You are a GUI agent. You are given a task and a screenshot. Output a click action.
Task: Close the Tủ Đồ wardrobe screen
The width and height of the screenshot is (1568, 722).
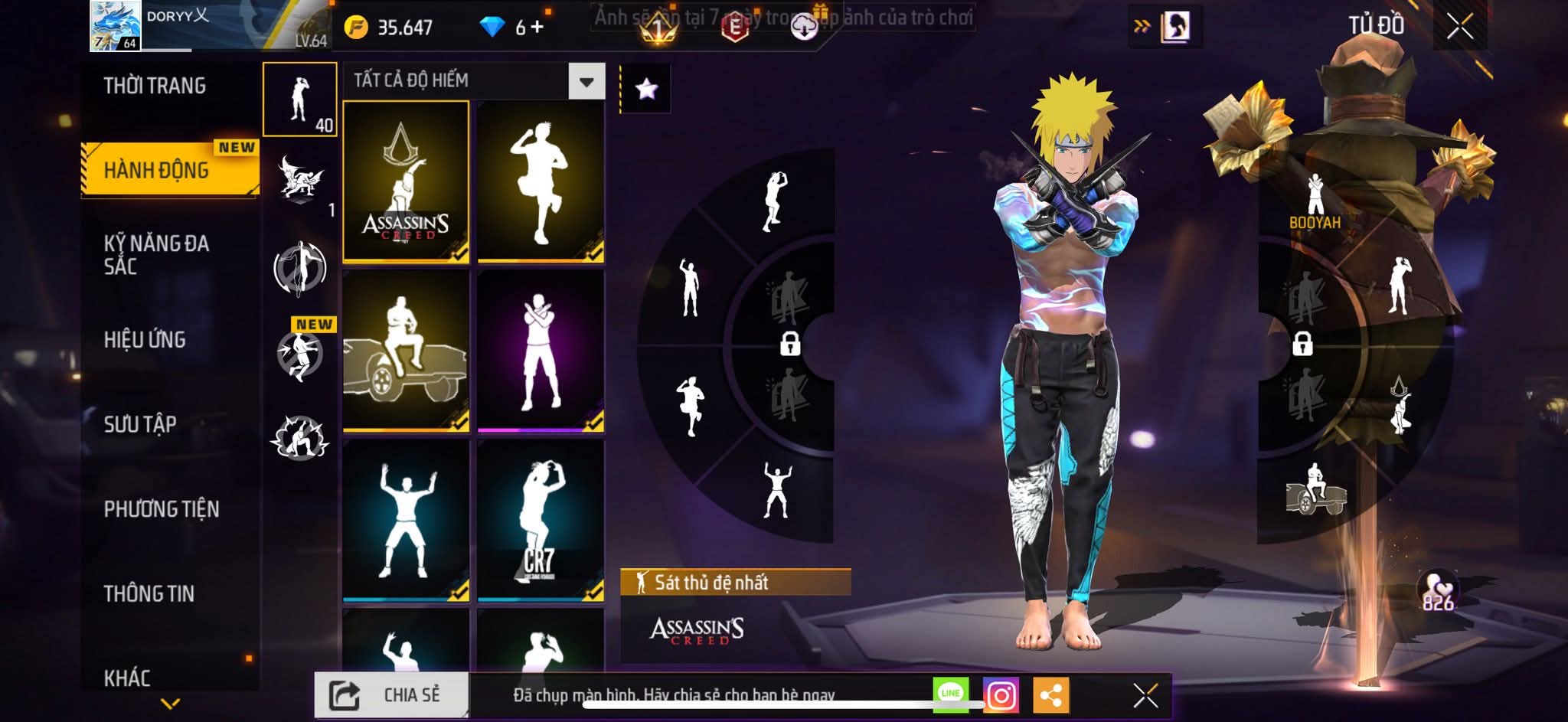point(1459,28)
